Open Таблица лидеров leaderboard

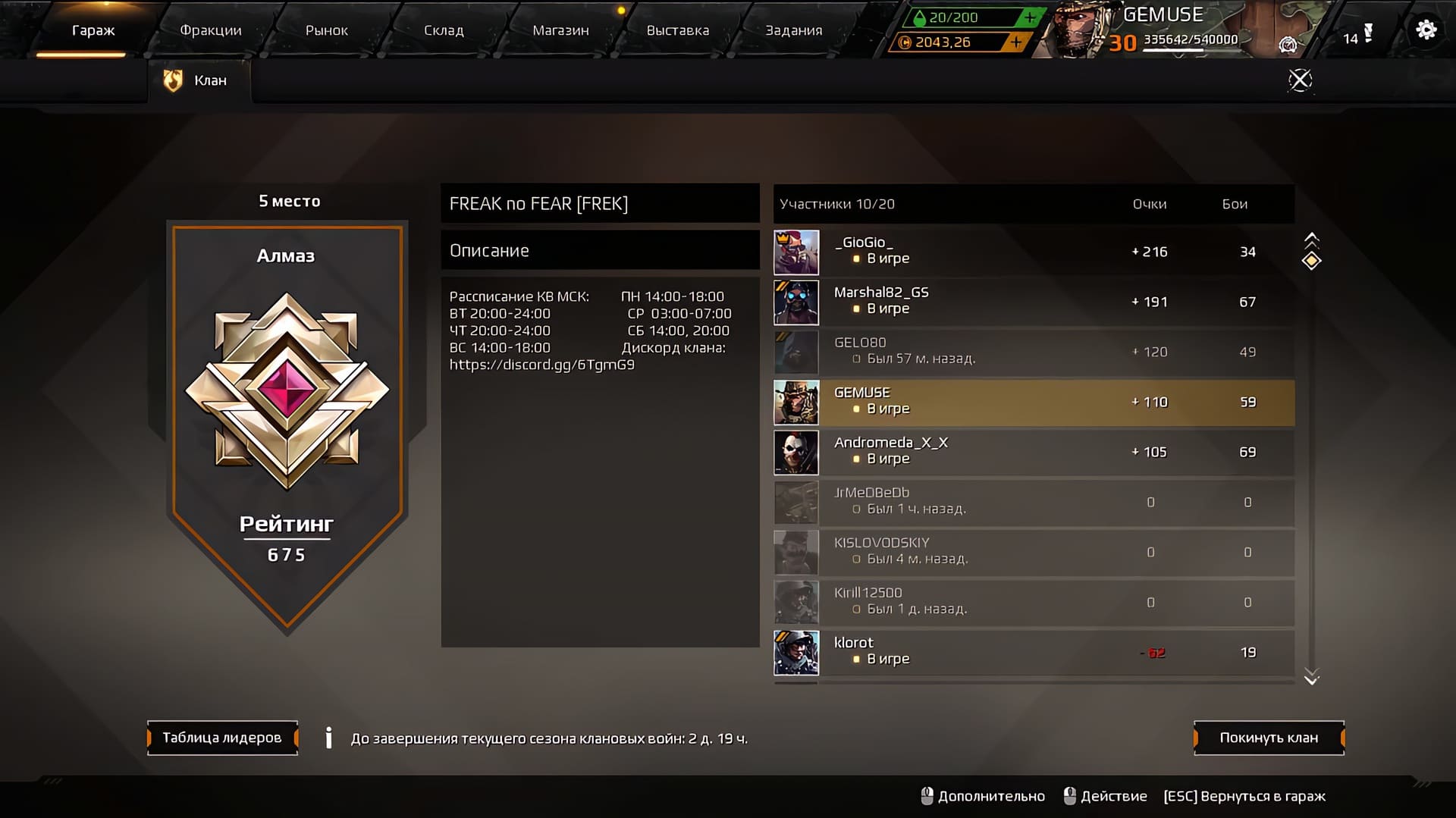point(222,738)
